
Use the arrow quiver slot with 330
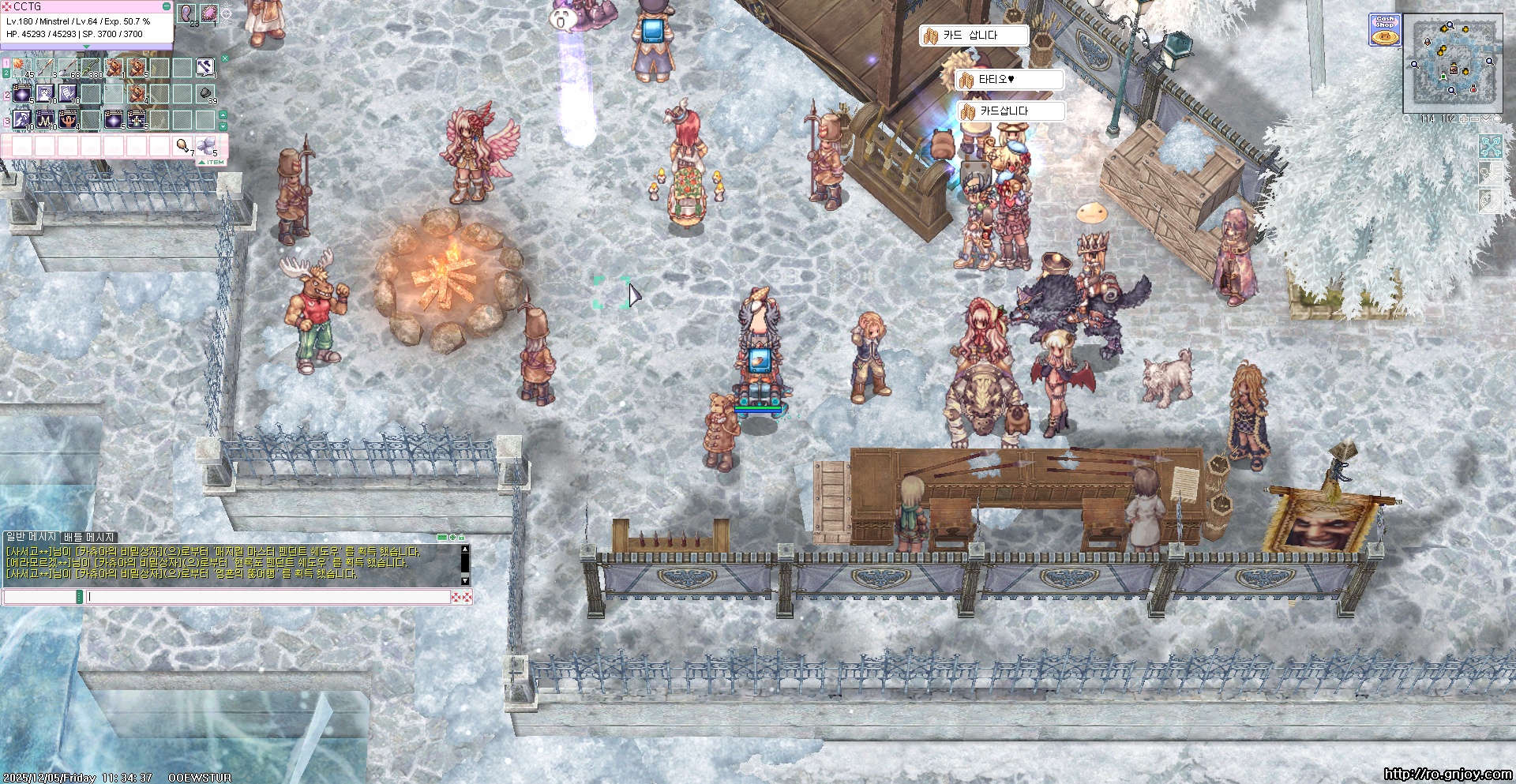[x=92, y=68]
